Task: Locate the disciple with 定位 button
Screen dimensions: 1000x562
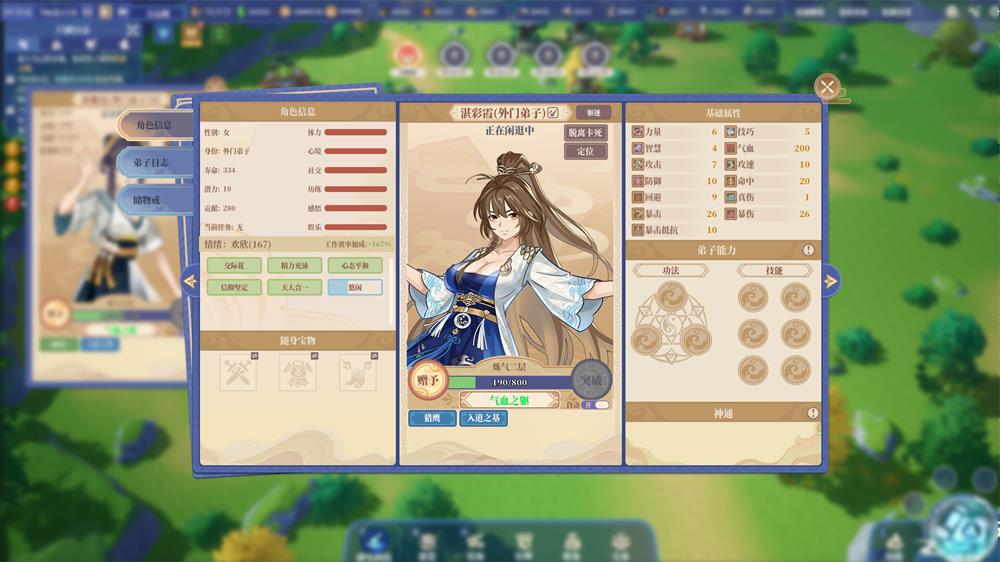Action: click(586, 151)
